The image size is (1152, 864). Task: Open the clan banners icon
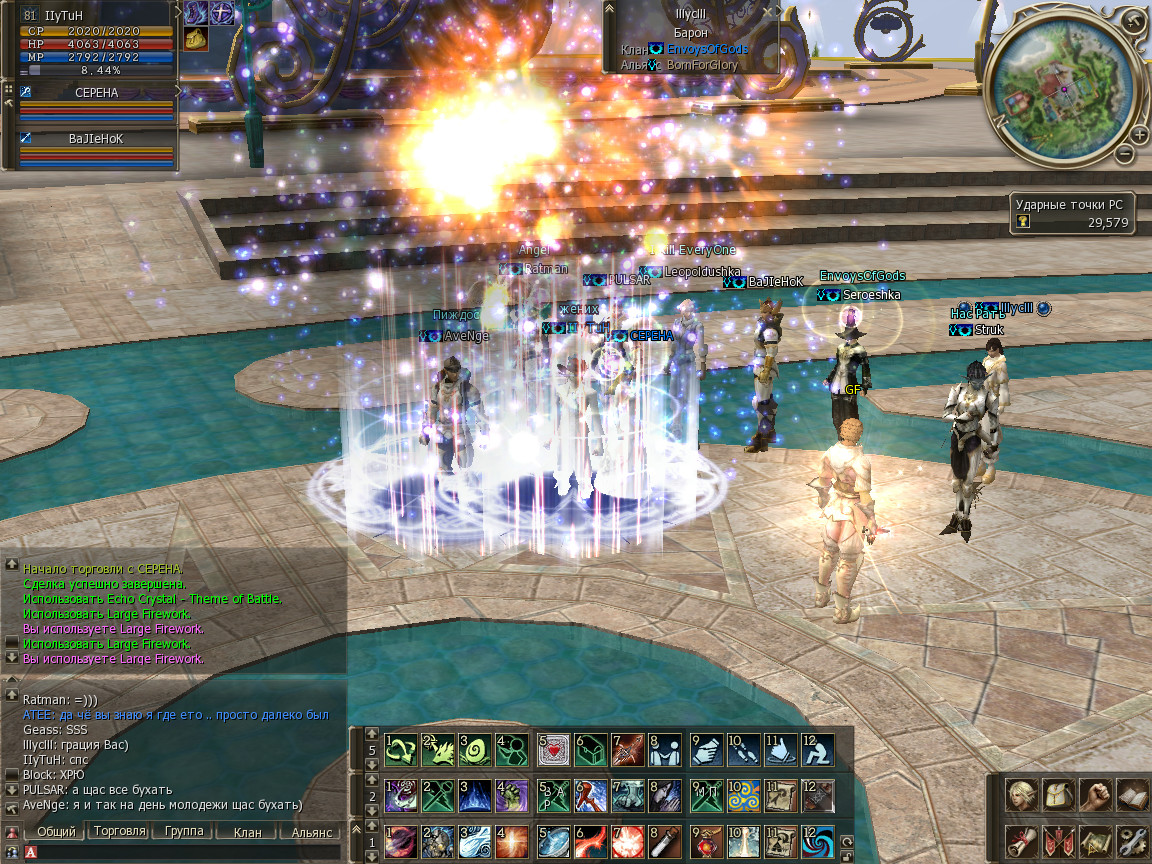tap(1058, 840)
